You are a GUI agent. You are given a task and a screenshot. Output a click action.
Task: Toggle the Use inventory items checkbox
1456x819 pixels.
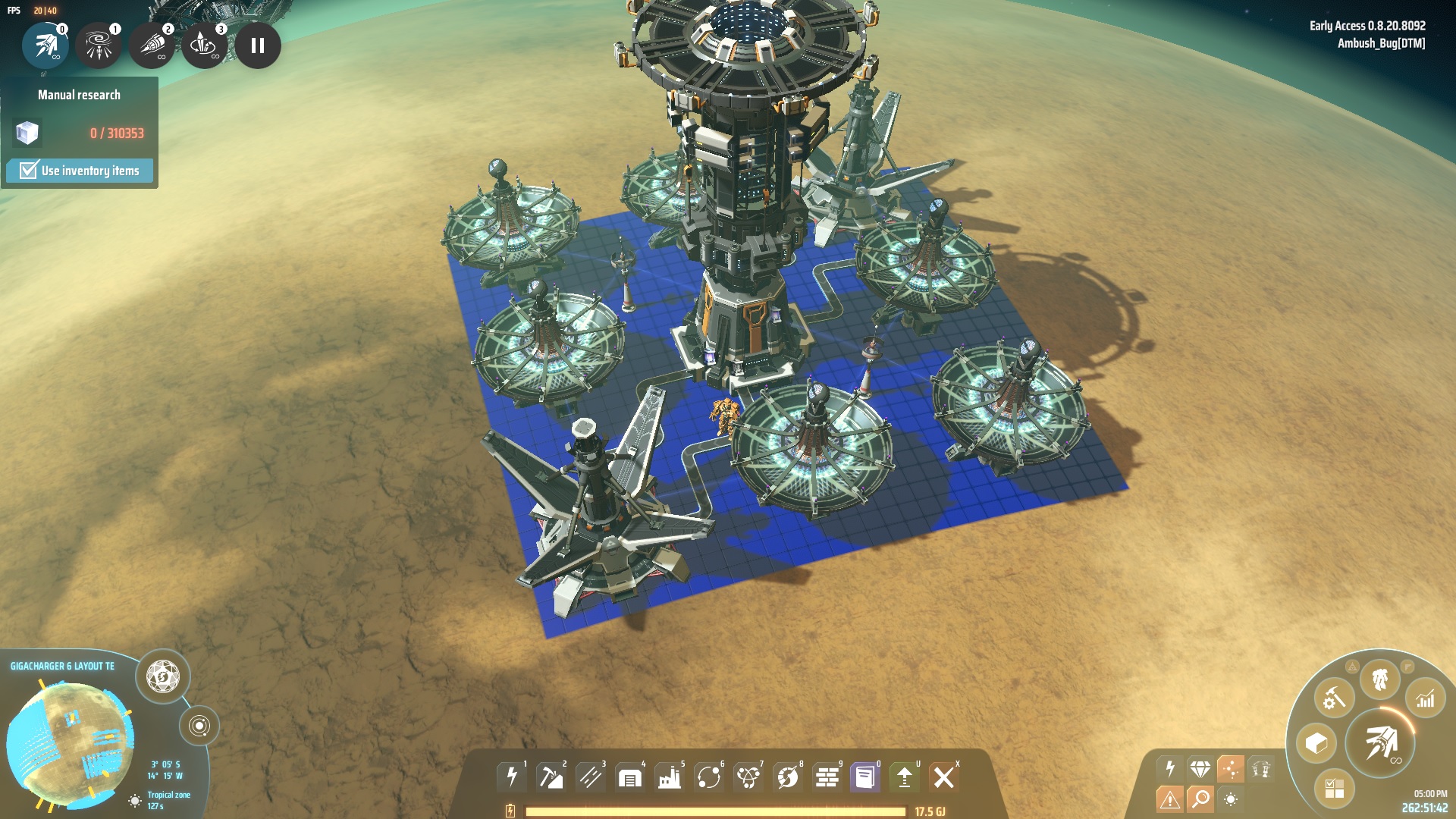tap(29, 170)
